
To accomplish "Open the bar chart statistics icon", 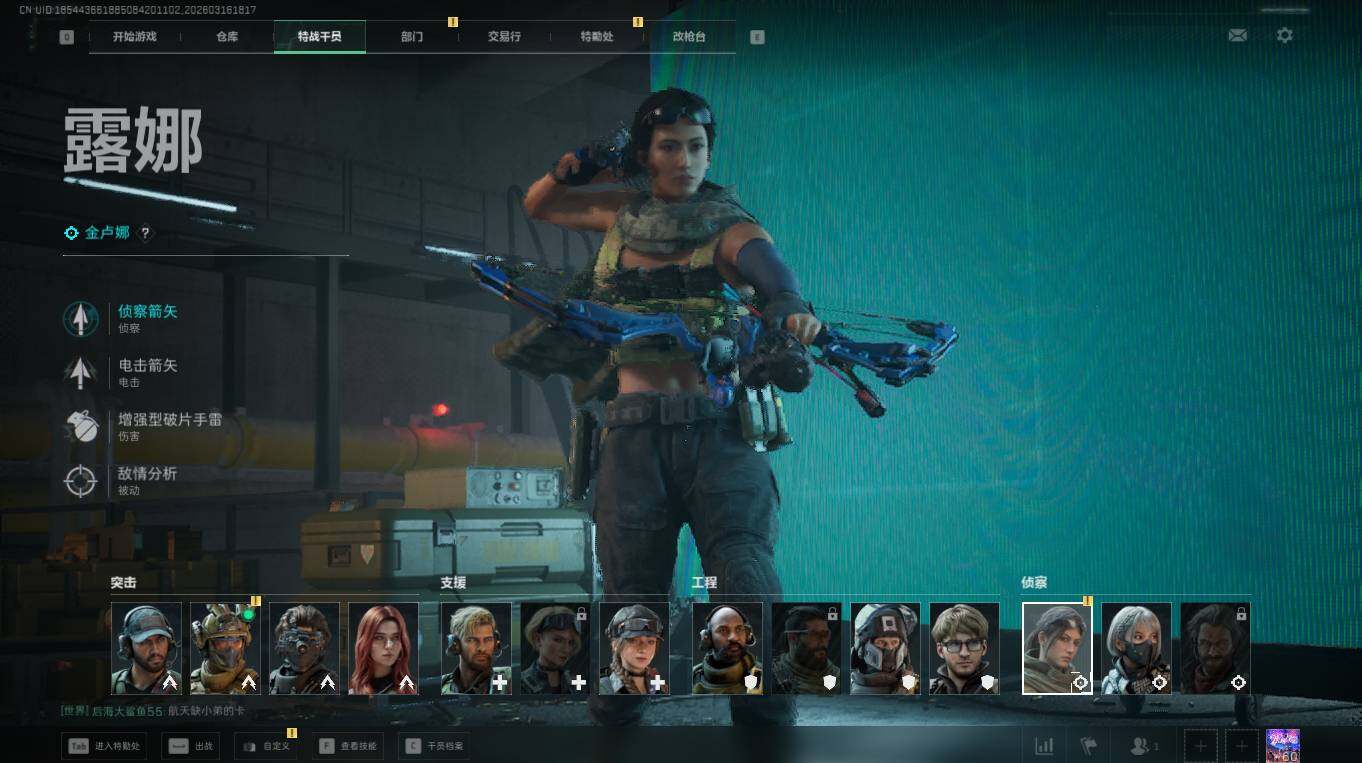I will coord(1044,746).
